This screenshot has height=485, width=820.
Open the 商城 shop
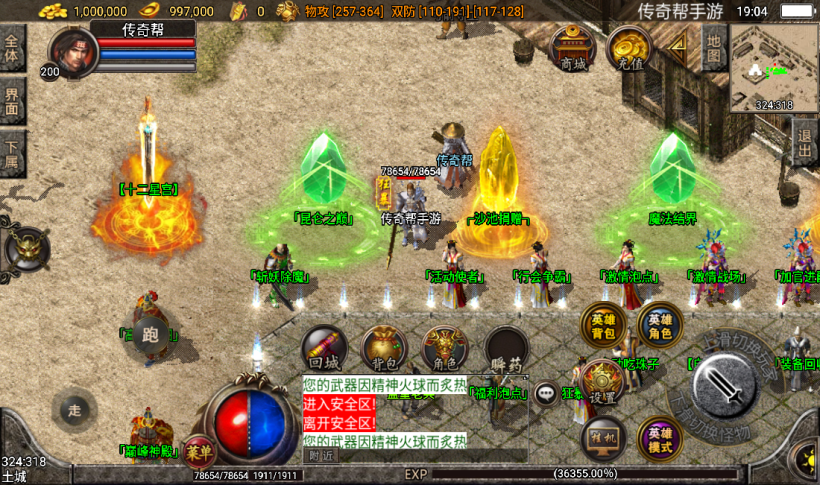point(571,48)
